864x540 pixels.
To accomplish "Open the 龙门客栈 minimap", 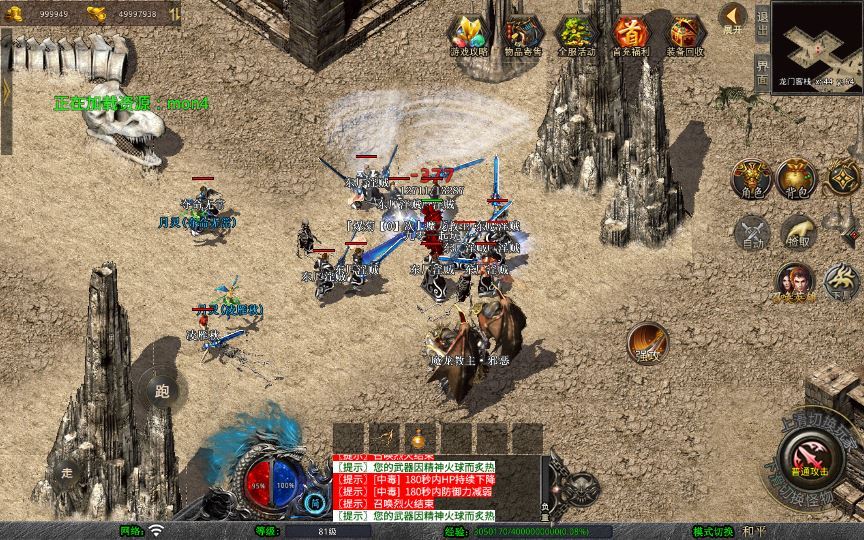I will pyautogui.click(x=818, y=43).
